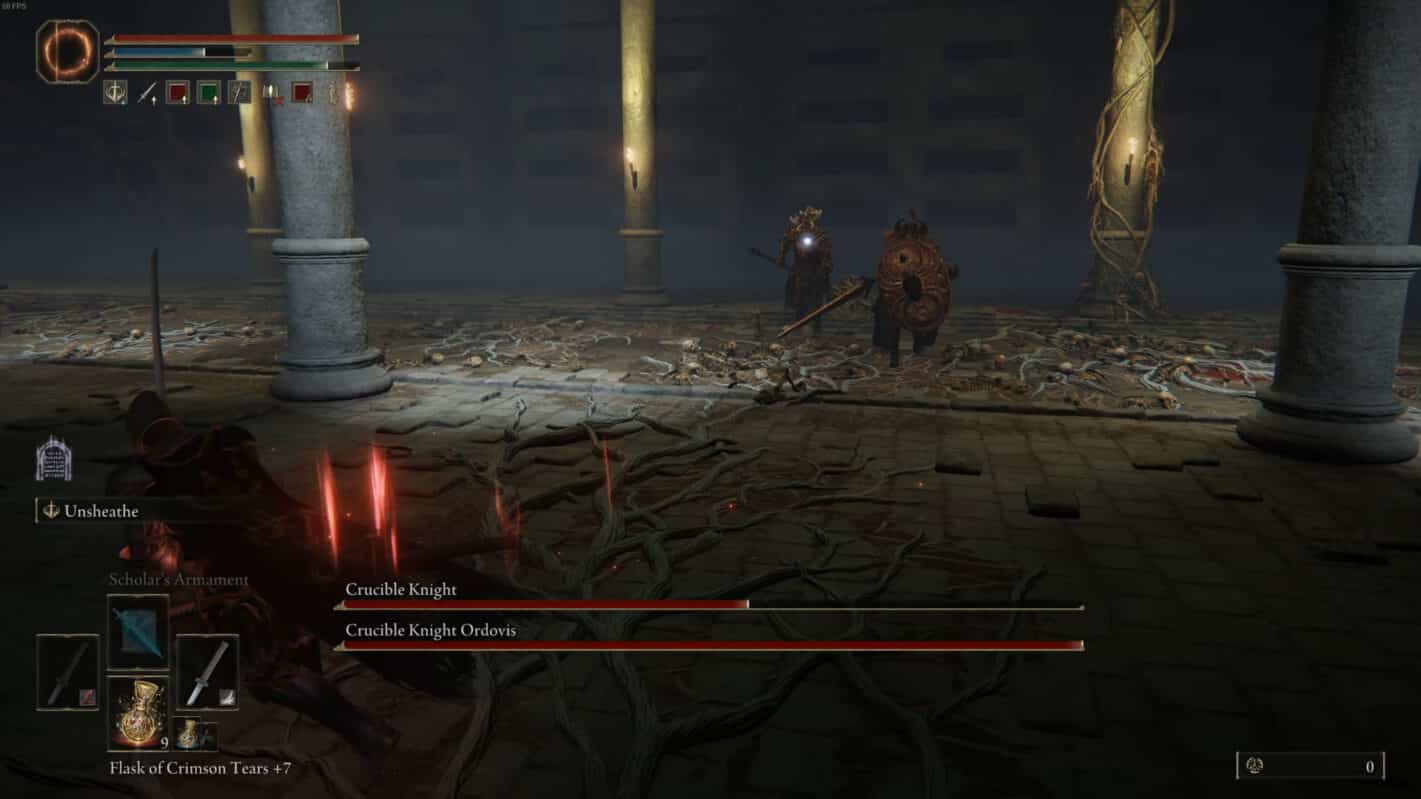Click the red health bar top left
This screenshot has height=799, width=1421.
click(x=230, y=38)
